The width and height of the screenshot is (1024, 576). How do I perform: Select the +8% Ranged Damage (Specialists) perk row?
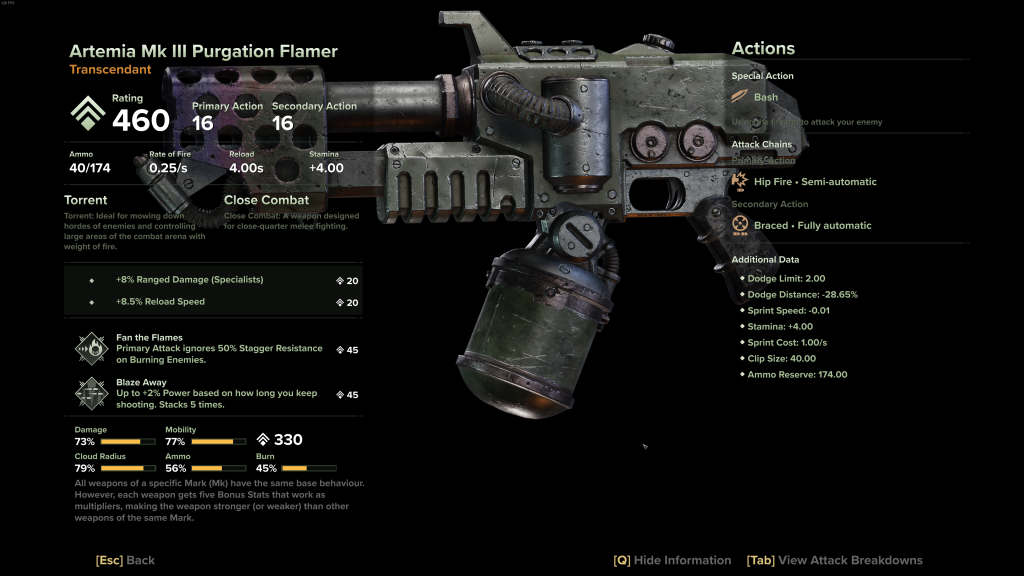pyautogui.click(x=212, y=280)
